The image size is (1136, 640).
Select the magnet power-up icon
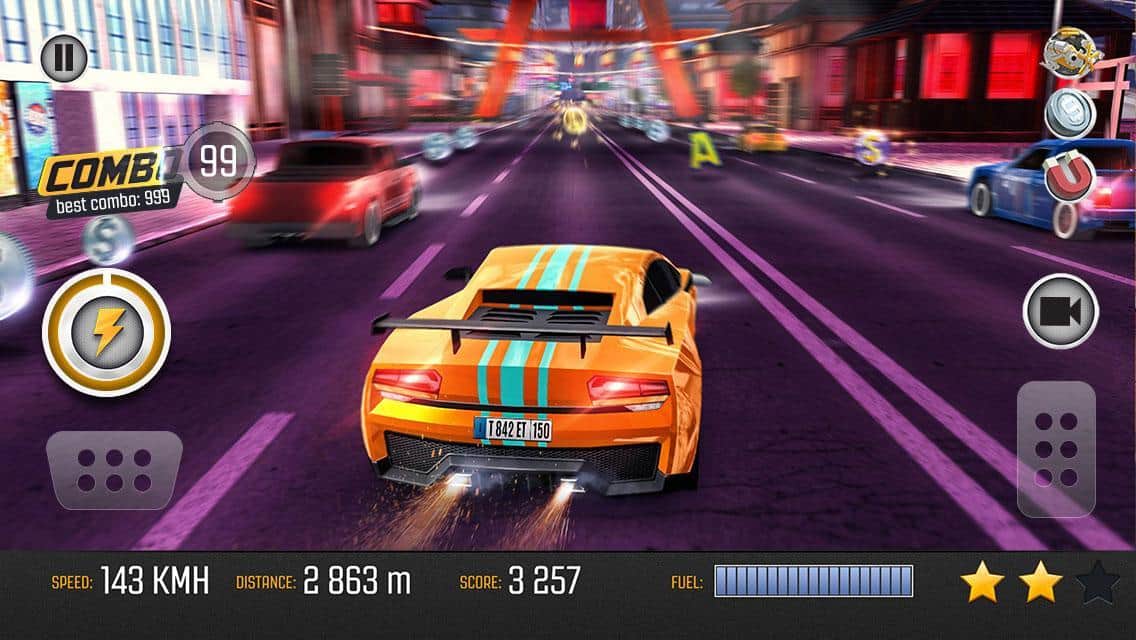[x=1070, y=177]
